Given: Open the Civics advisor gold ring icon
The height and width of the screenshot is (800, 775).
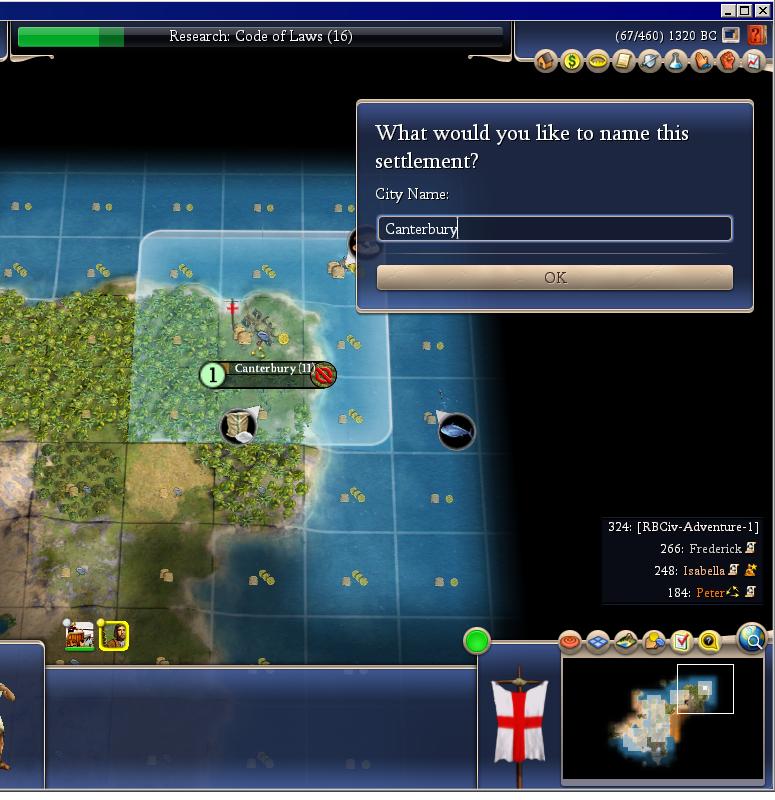Looking at the screenshot, I should click(598, 62).
